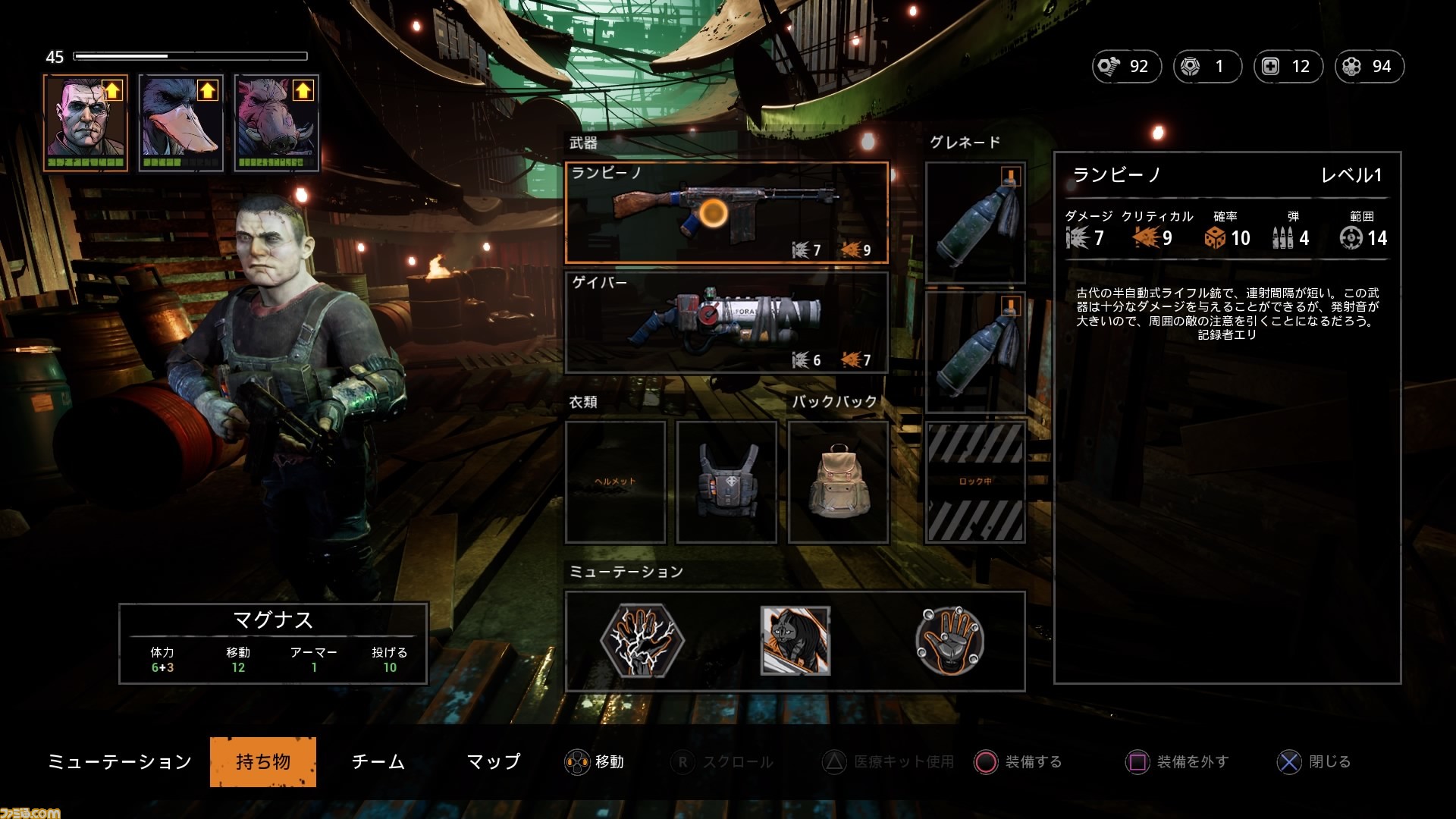Viewport: 1456px width, 819px height.
Task: Select the lightning hand mutation icon
Action: click(x=642, y=641)
